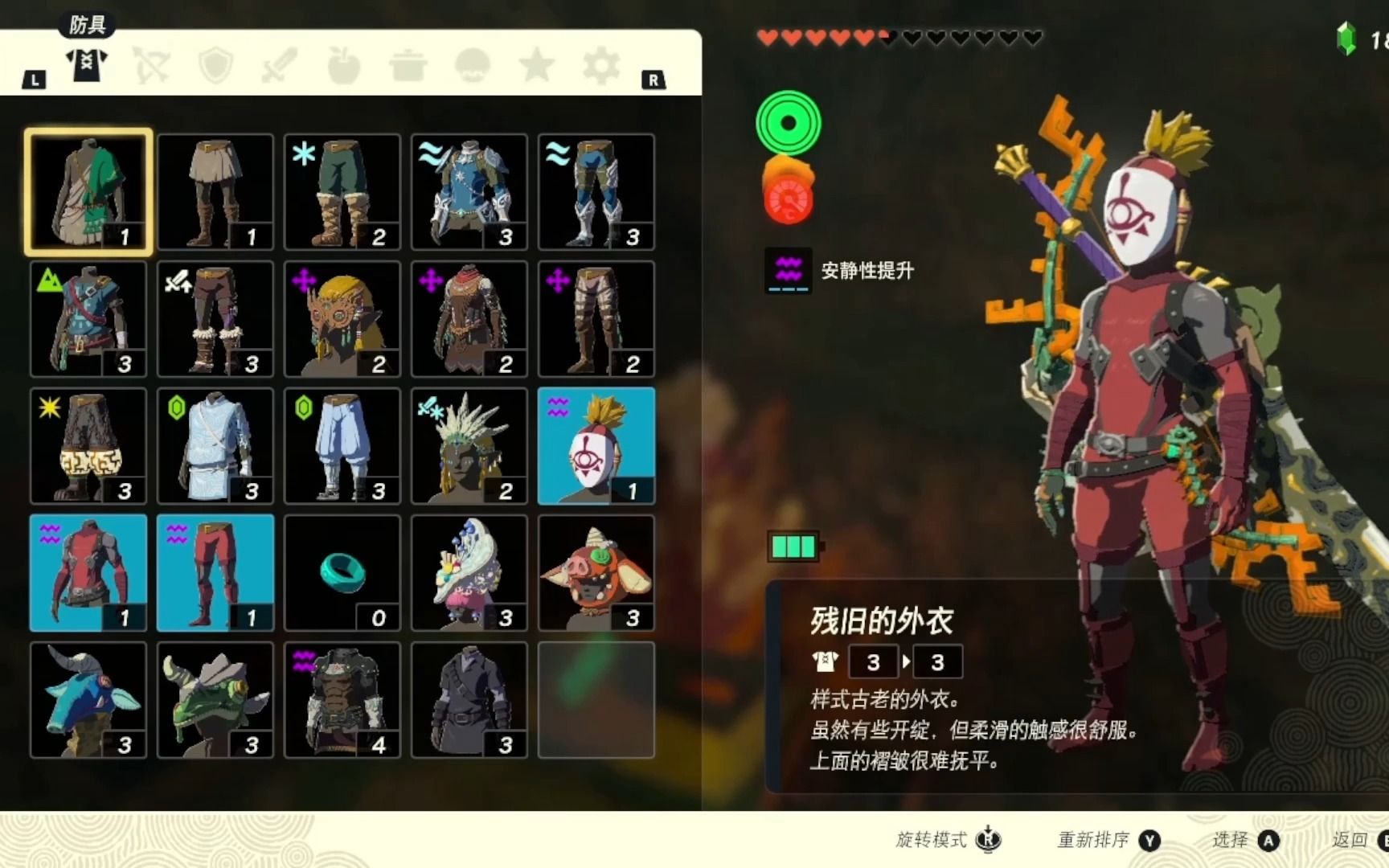Image resolution: width=1389 pixels, height=868 pixels.
Task: Click the green battery charge gauge
Action: coord(793,547)
